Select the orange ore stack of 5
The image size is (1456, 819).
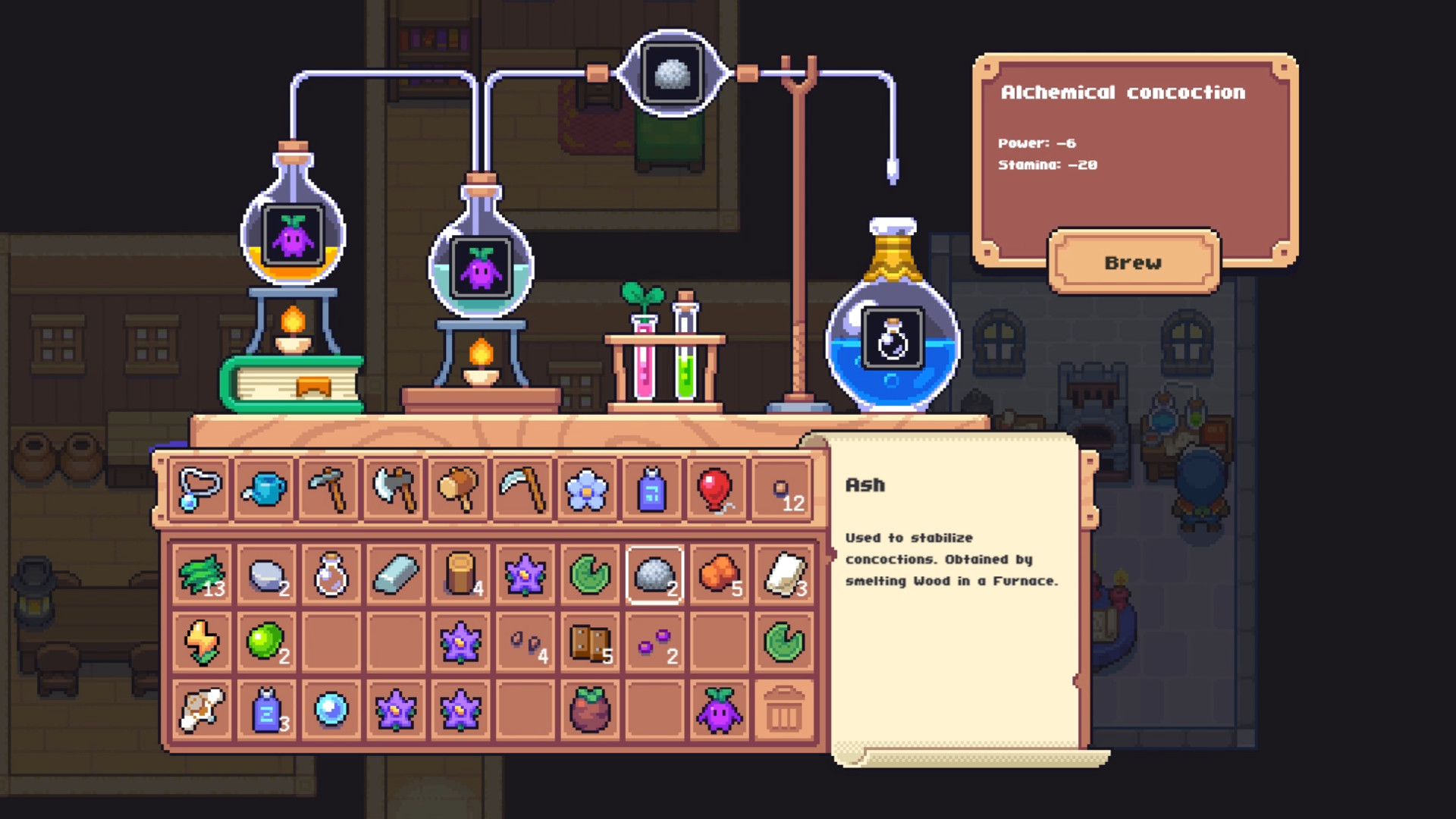click(719, 575)
